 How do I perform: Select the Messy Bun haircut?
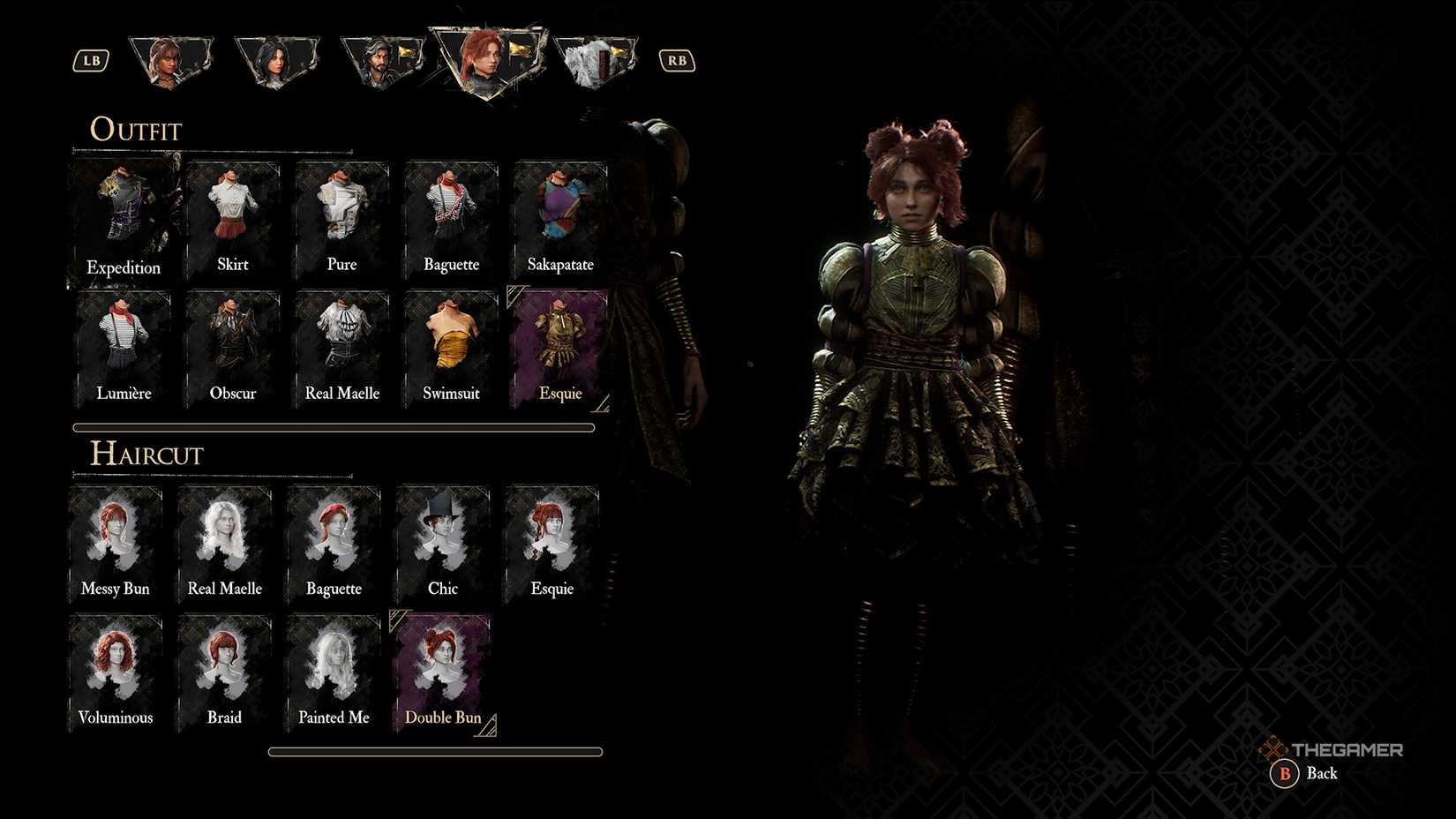tap(115, 534)
